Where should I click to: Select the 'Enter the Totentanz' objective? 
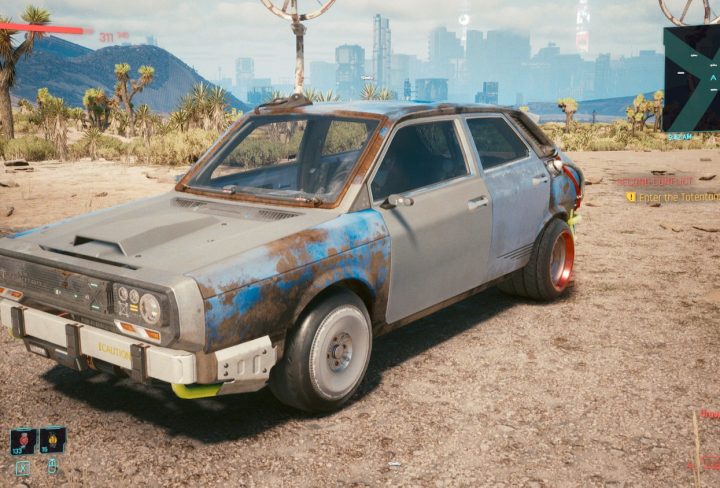676,197
